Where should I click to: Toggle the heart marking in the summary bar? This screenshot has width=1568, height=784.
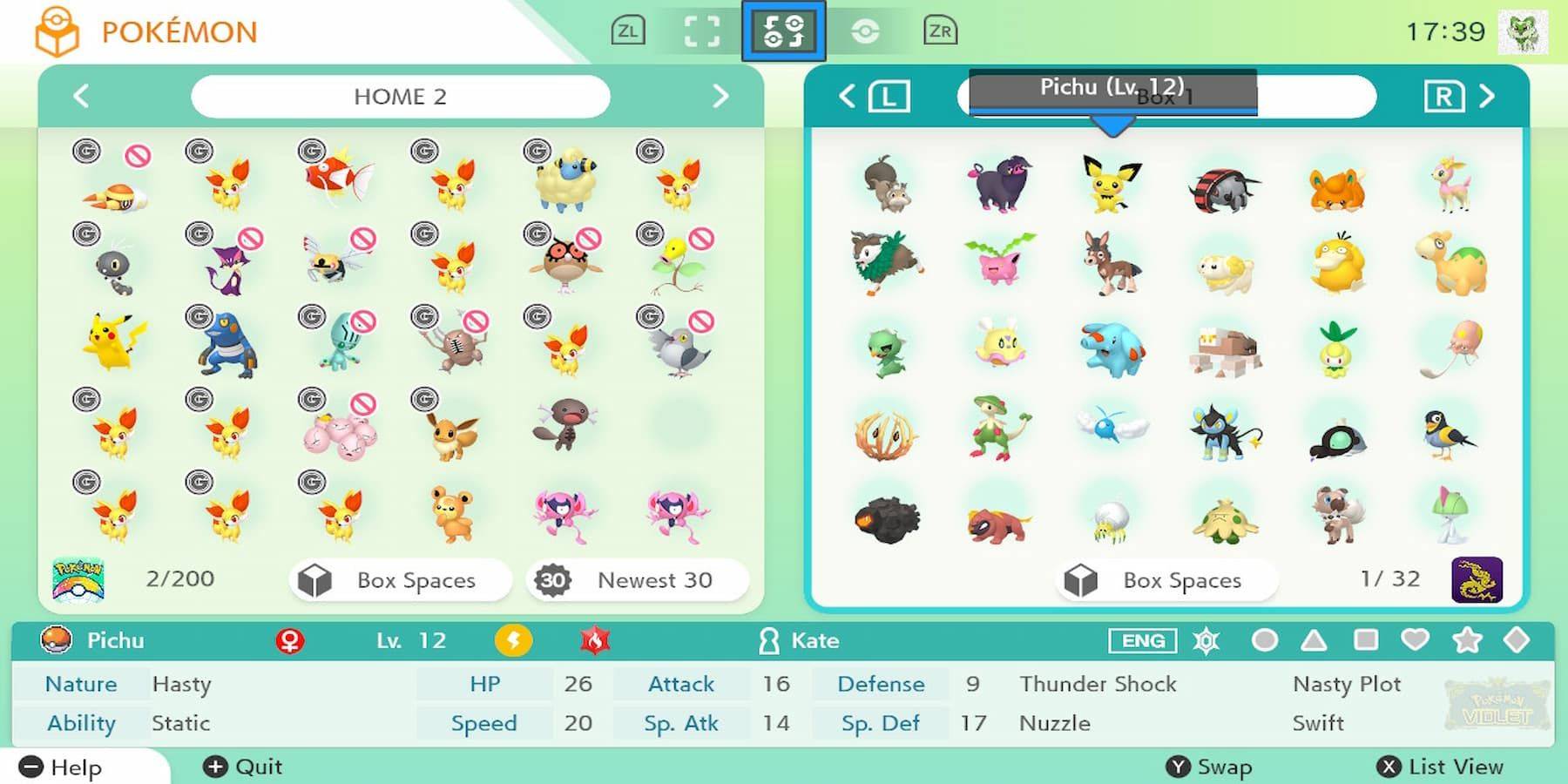click(x=1415, y=640)
